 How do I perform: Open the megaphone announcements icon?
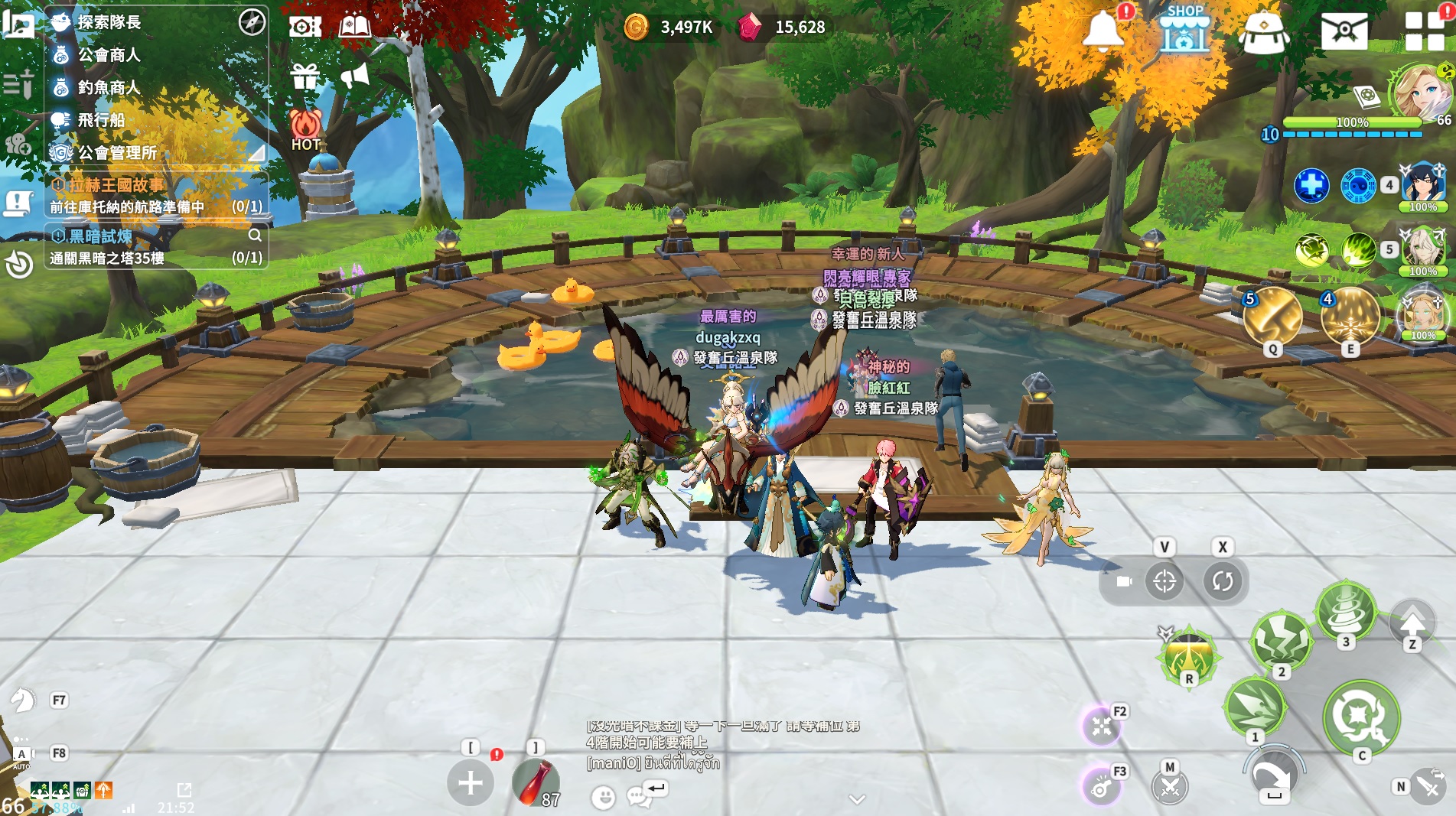[354, 76]
